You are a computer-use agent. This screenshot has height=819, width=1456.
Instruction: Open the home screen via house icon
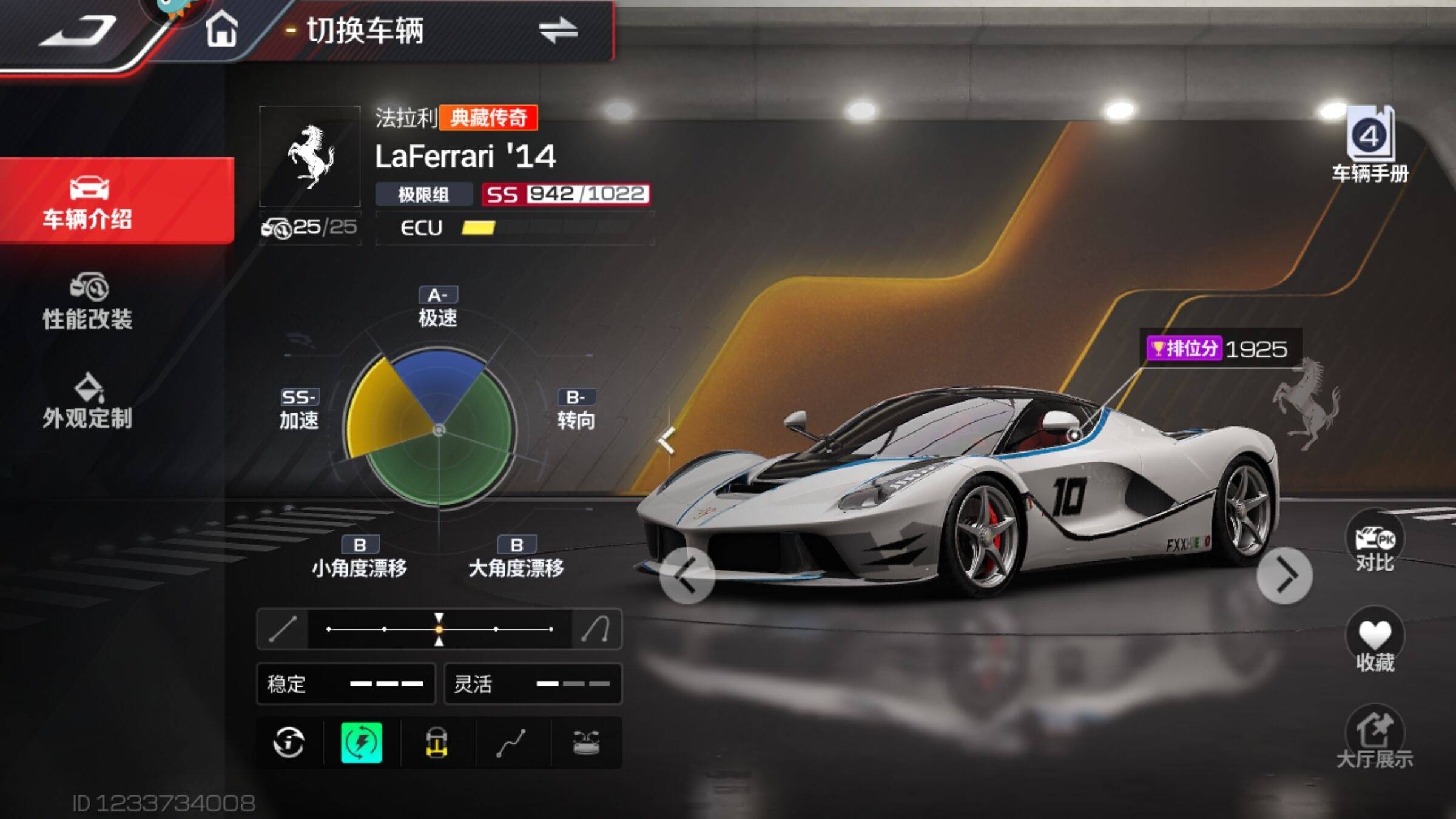[221, 30]
